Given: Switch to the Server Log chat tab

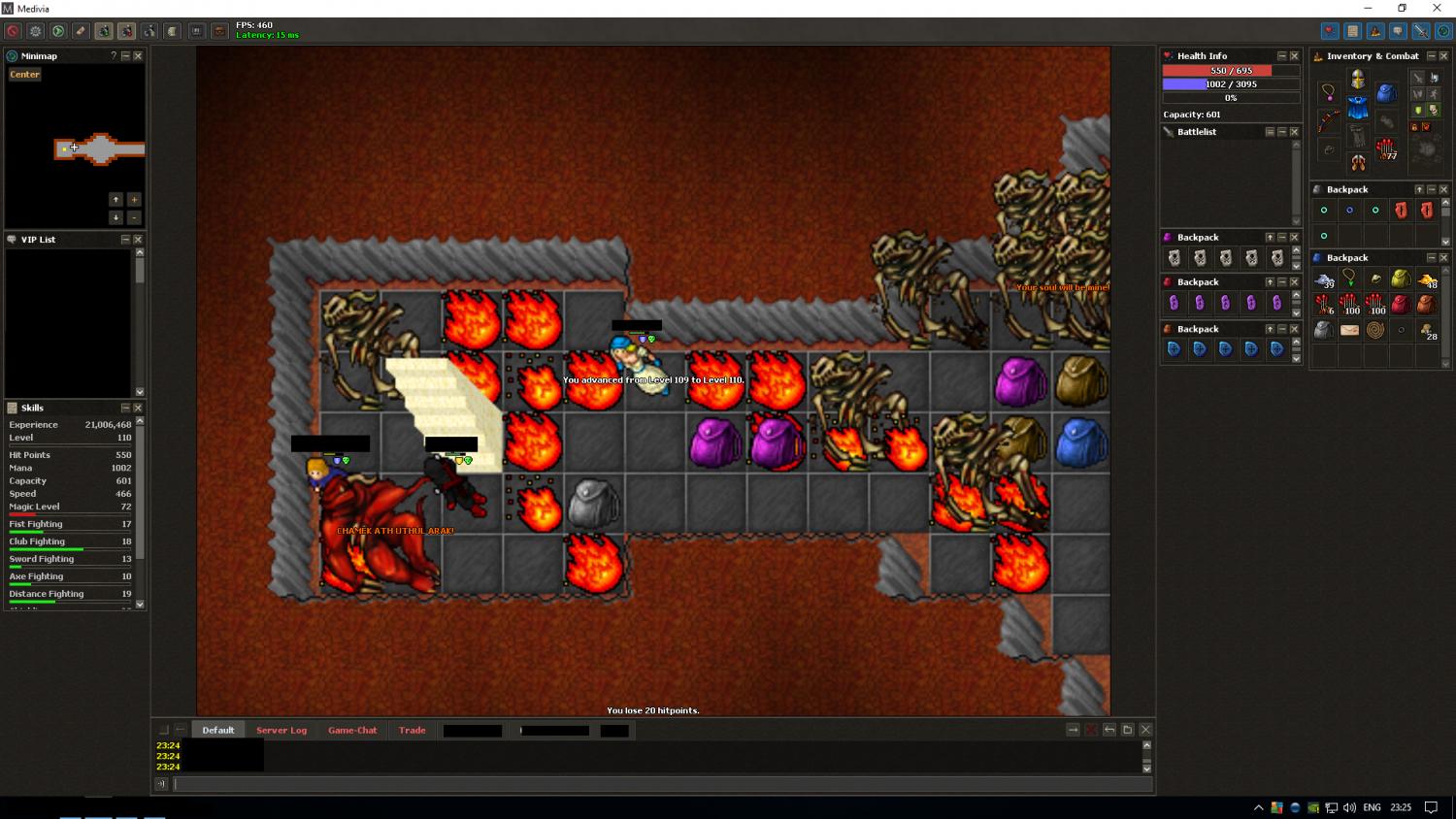Looking at the screenshot, I should point(281,731).
